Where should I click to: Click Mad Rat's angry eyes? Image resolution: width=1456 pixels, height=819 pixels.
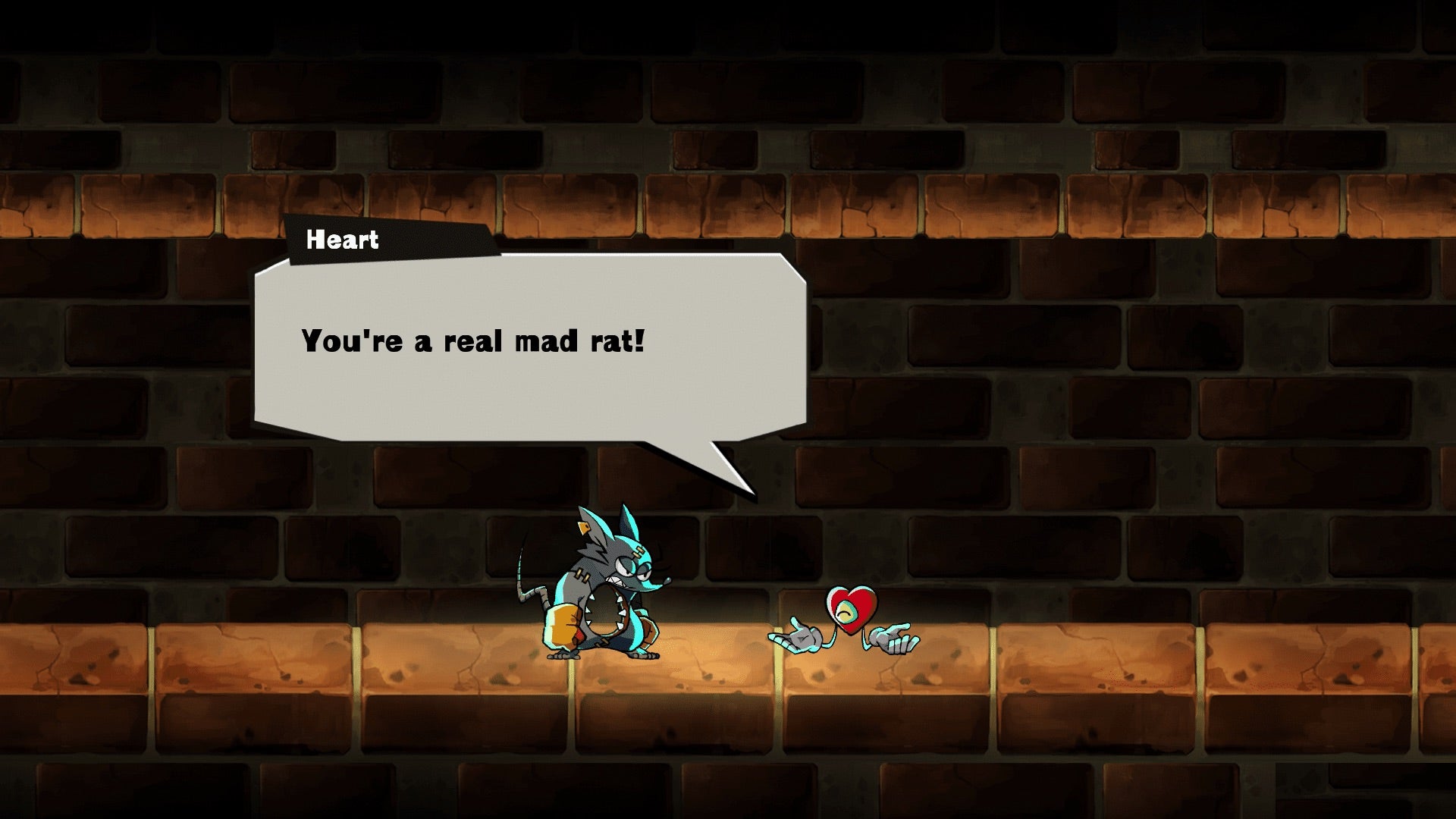click(x=630, y=566)
